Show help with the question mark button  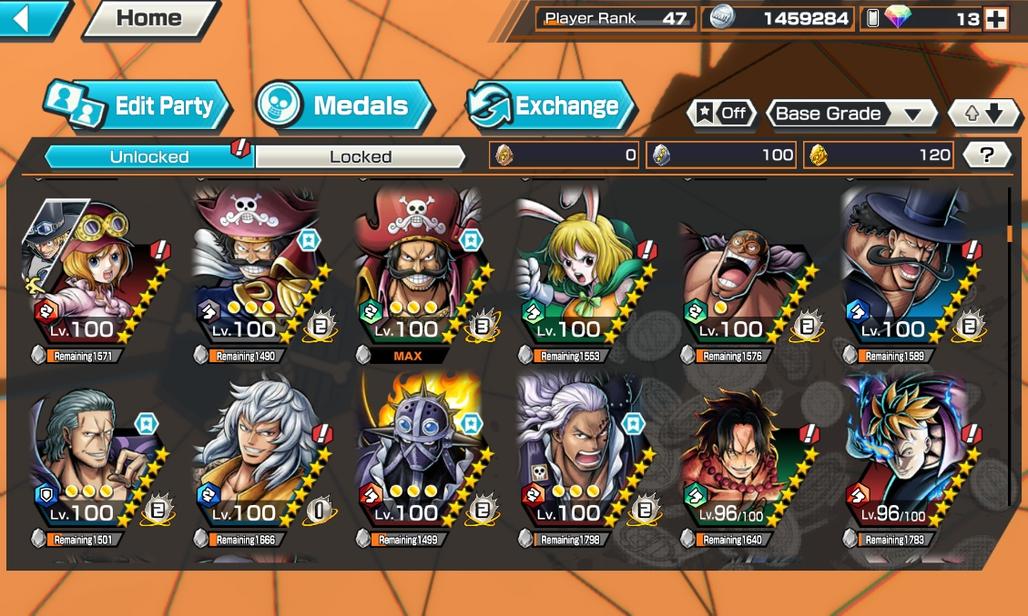pyautogui.click(x=987, y=155)
